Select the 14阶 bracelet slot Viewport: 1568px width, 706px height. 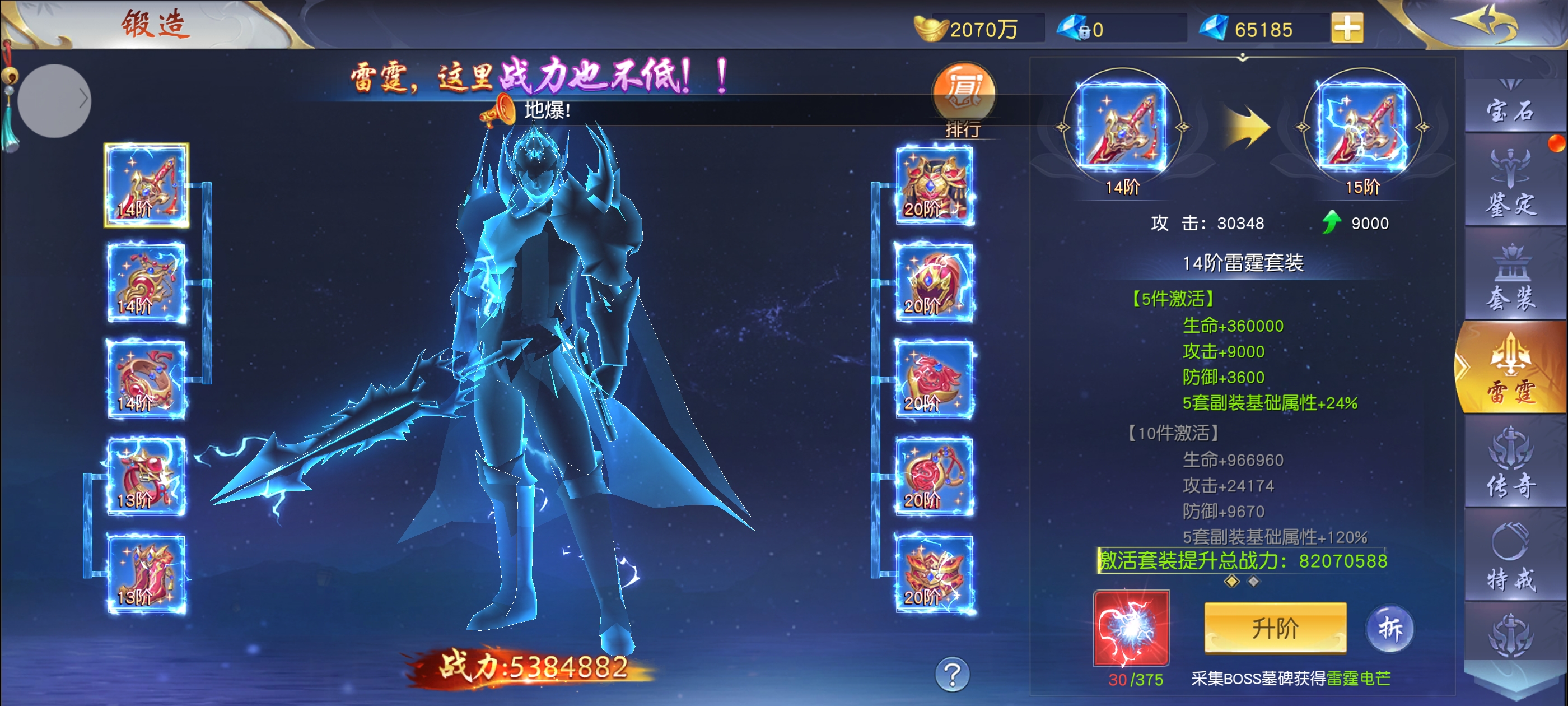(x=146, y=379)
